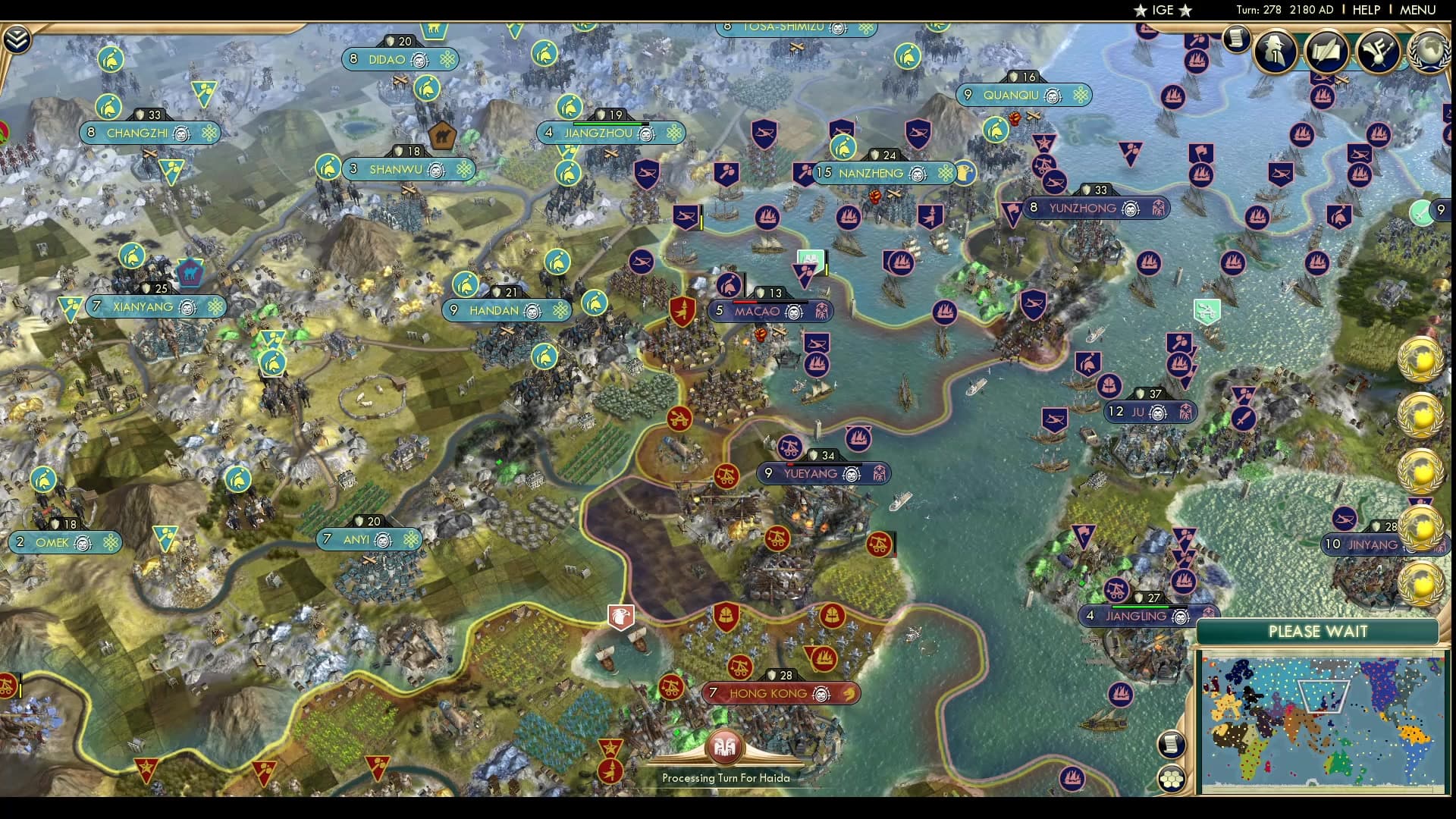Open the Social Policies scroll-and-quill icon
Viewport: 1456px width, 819px height.
point(1326,52)
